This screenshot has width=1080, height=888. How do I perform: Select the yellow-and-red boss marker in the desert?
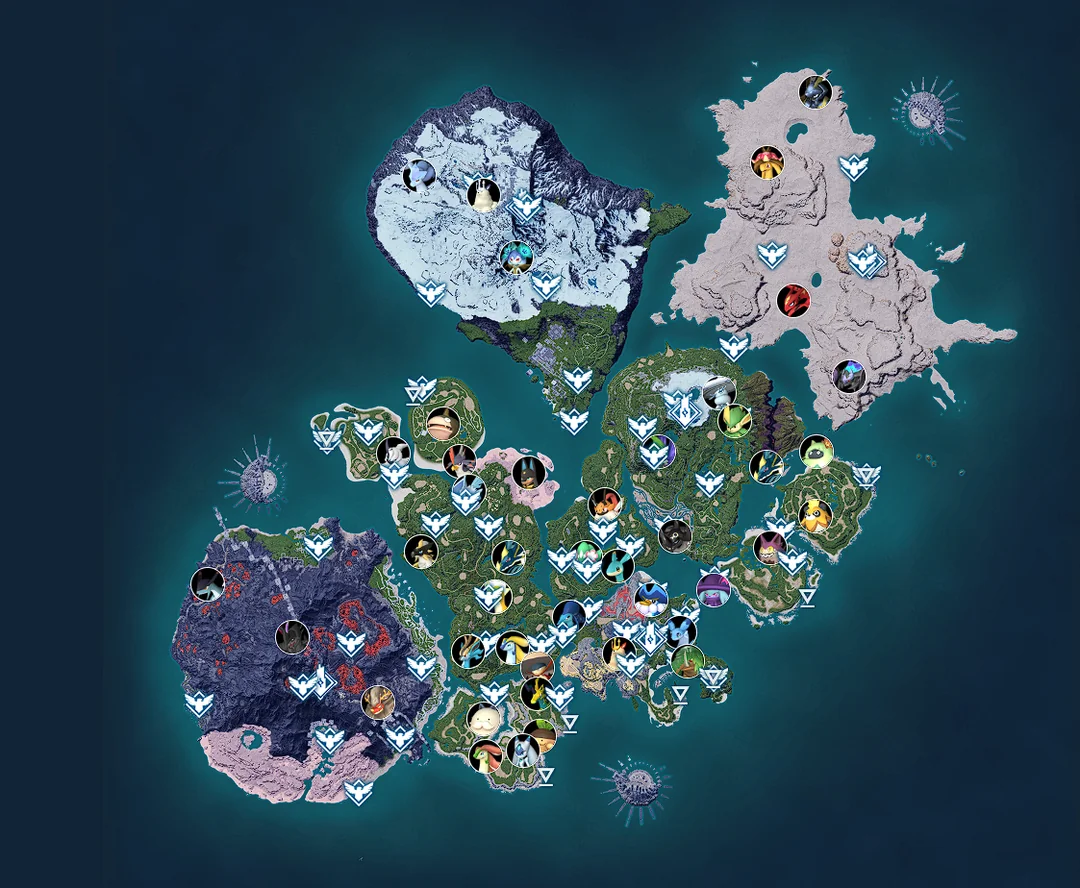tap(768, 162)
